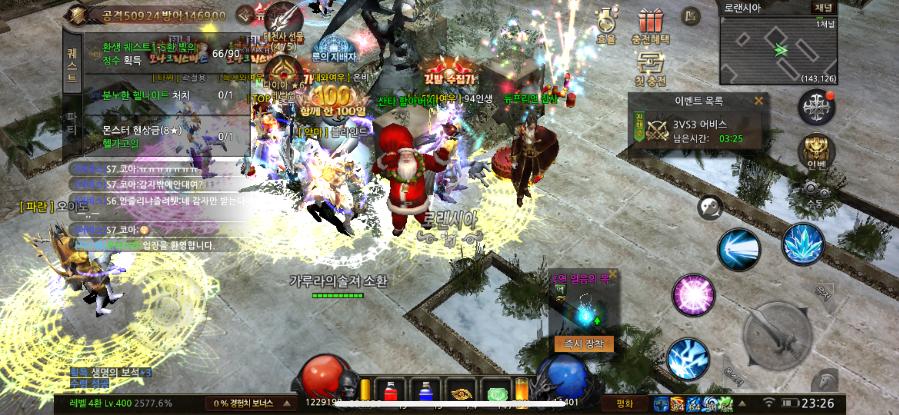Click the 즉시 장착 equip-now button
Viewport: 899px width, 415px height.
tap(583, 343)
